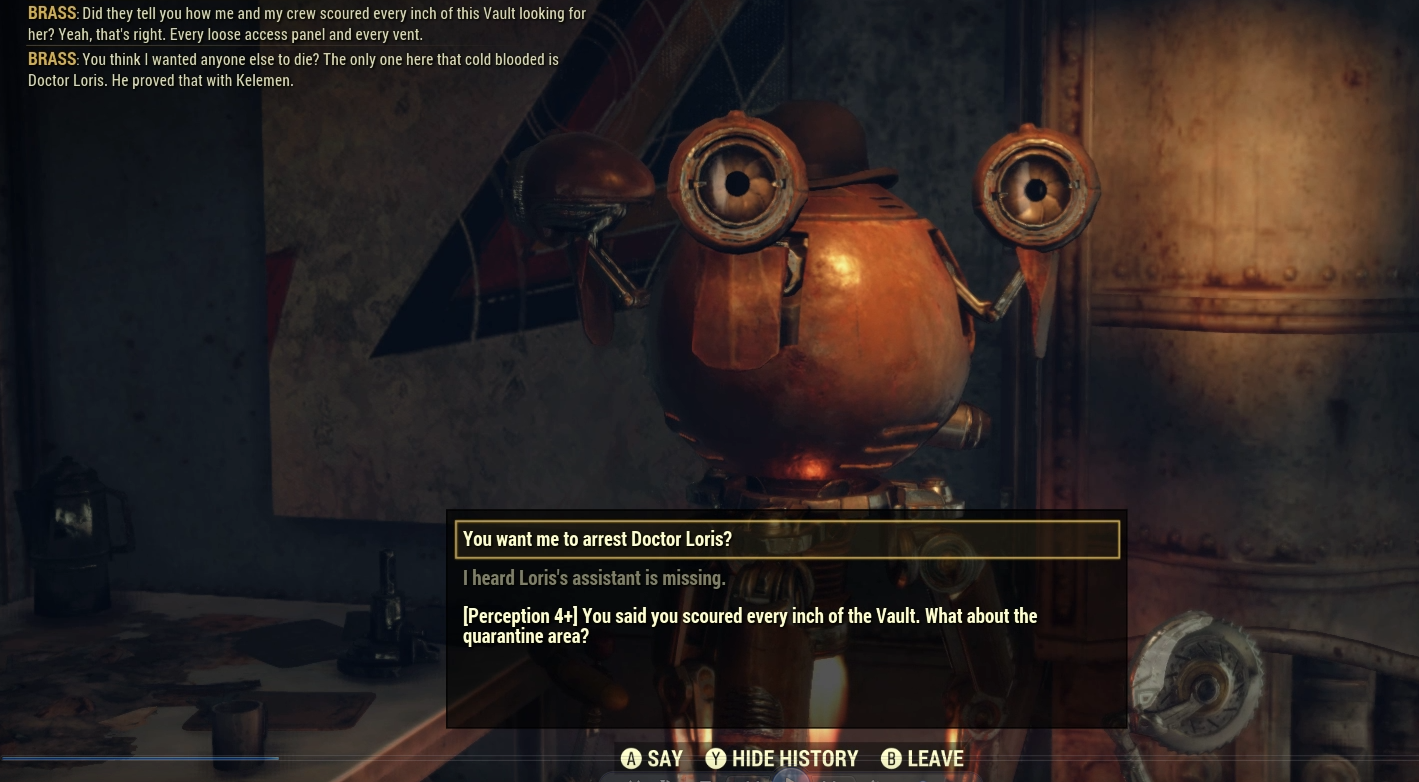Viewport: 1419px width, 782px height.
Task: Click the LEAVE action label
Action: [935, 758]
